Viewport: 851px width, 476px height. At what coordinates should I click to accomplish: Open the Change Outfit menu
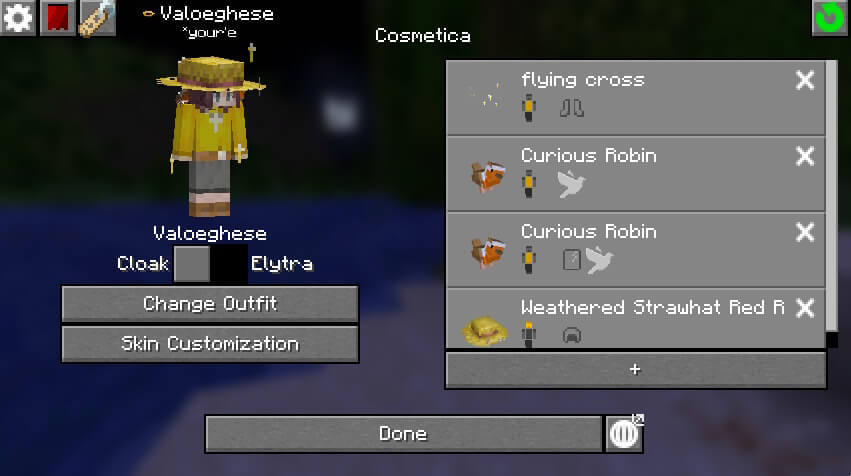(210, 304)
